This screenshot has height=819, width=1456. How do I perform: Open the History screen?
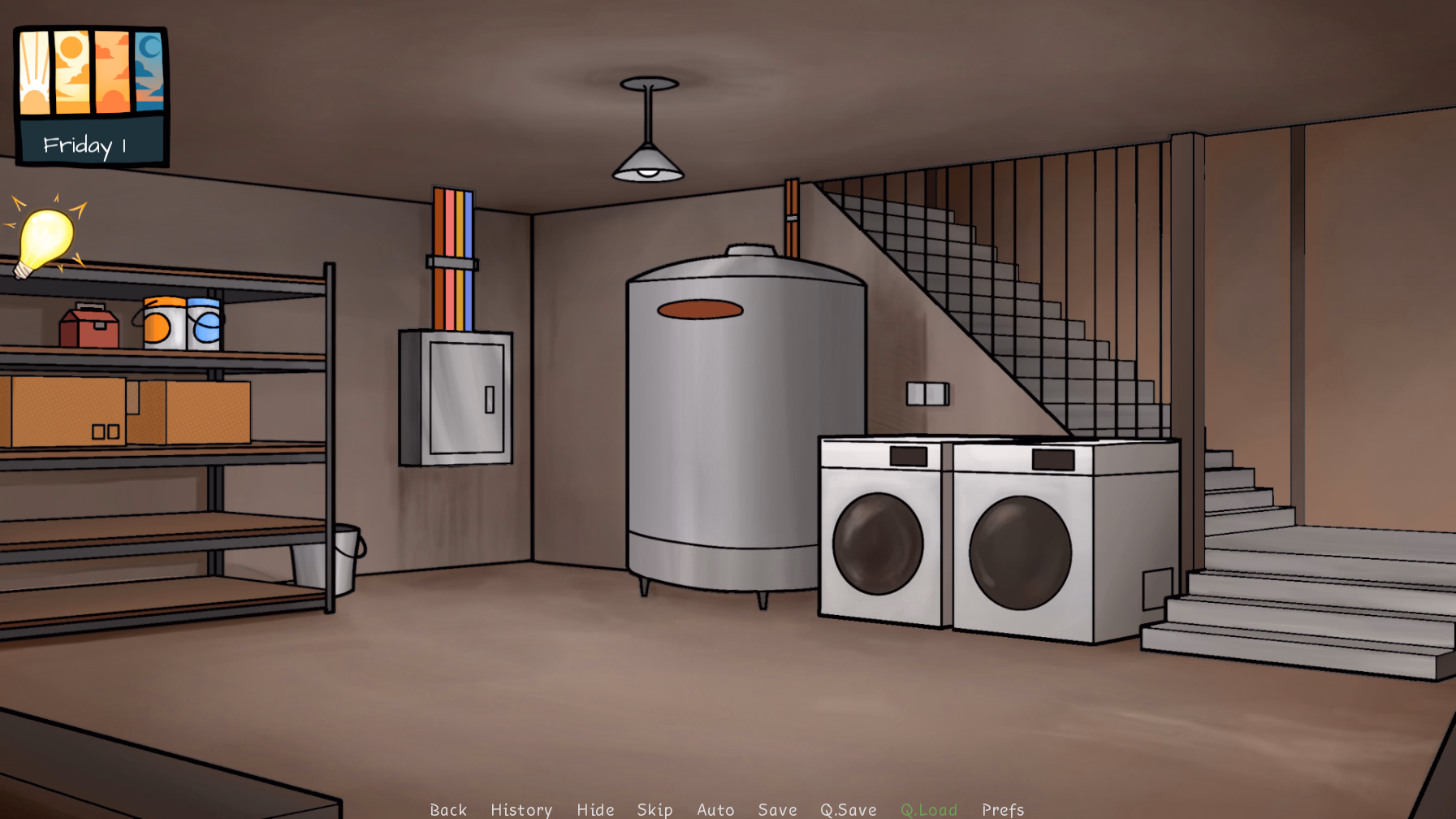[x=521, y=809]
